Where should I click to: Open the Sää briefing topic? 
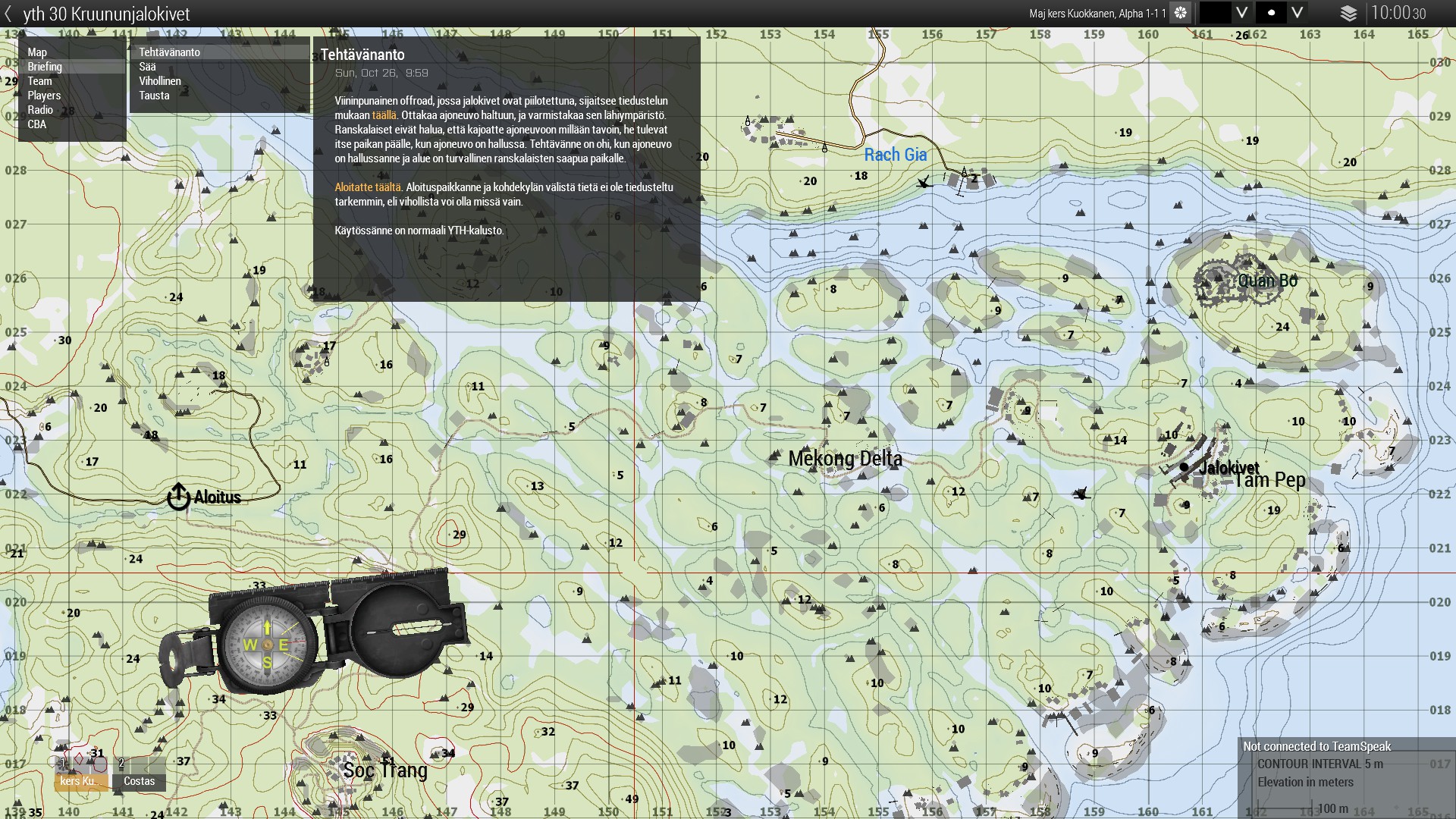tap(147, 67)
